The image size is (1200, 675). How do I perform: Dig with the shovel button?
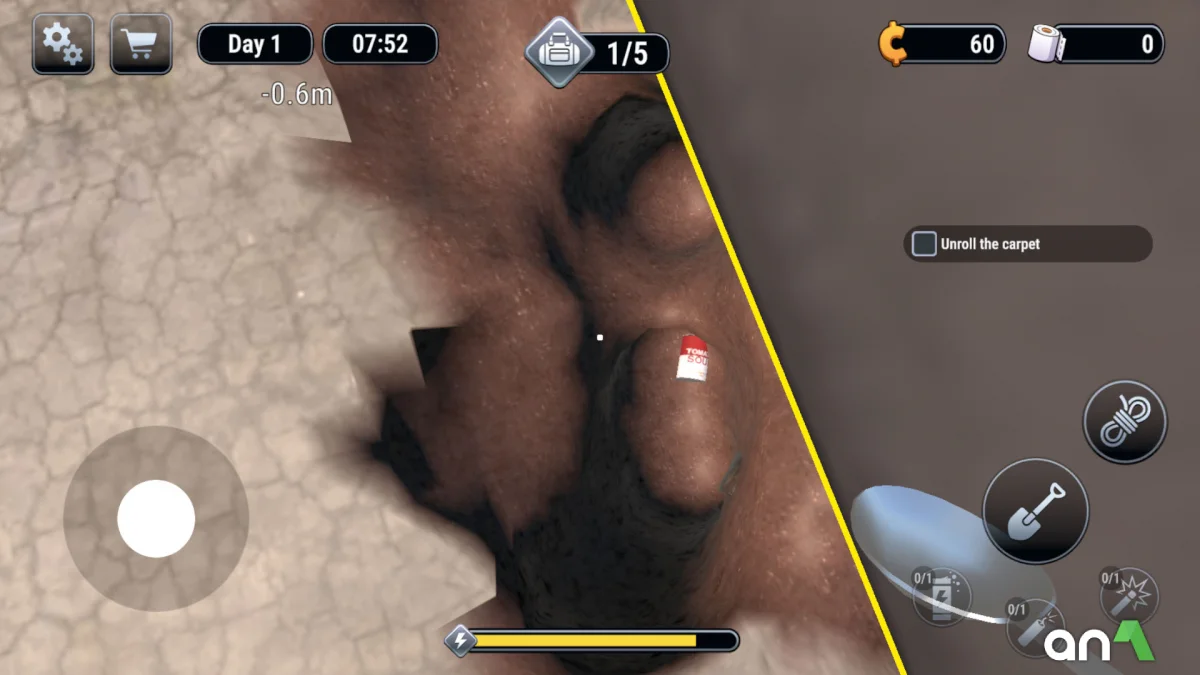(1035, 511)
